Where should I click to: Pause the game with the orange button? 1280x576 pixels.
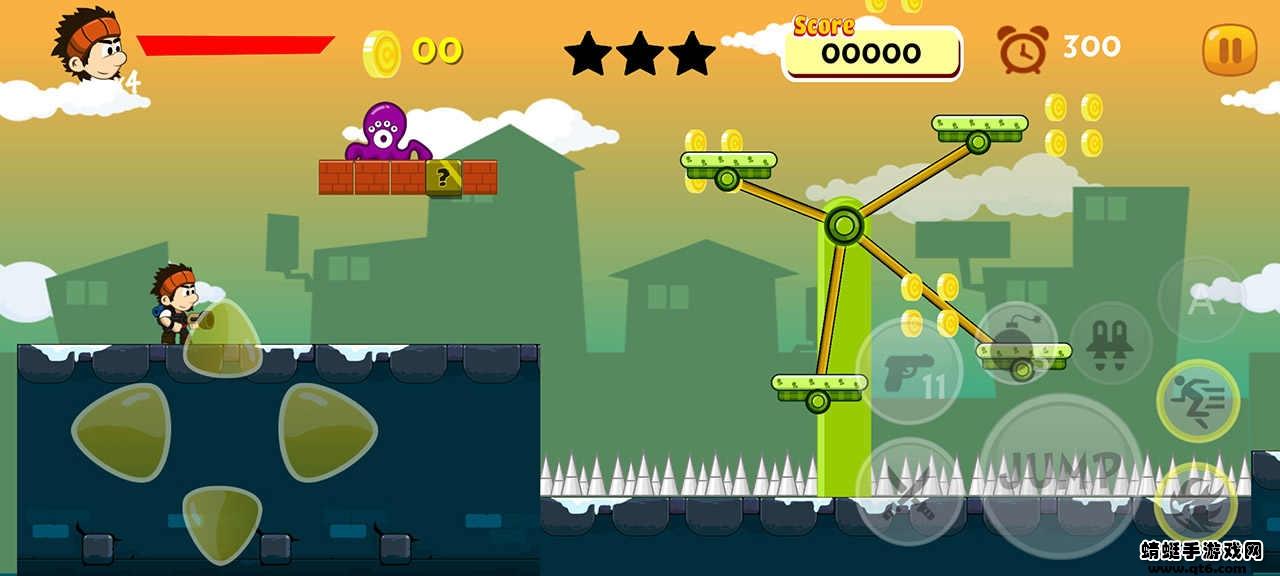(1229, 49)
